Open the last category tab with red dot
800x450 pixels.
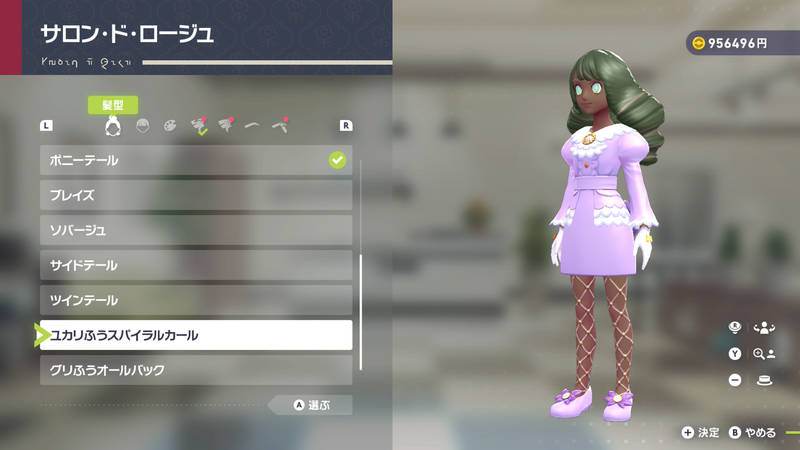click(x=281, y=126)
